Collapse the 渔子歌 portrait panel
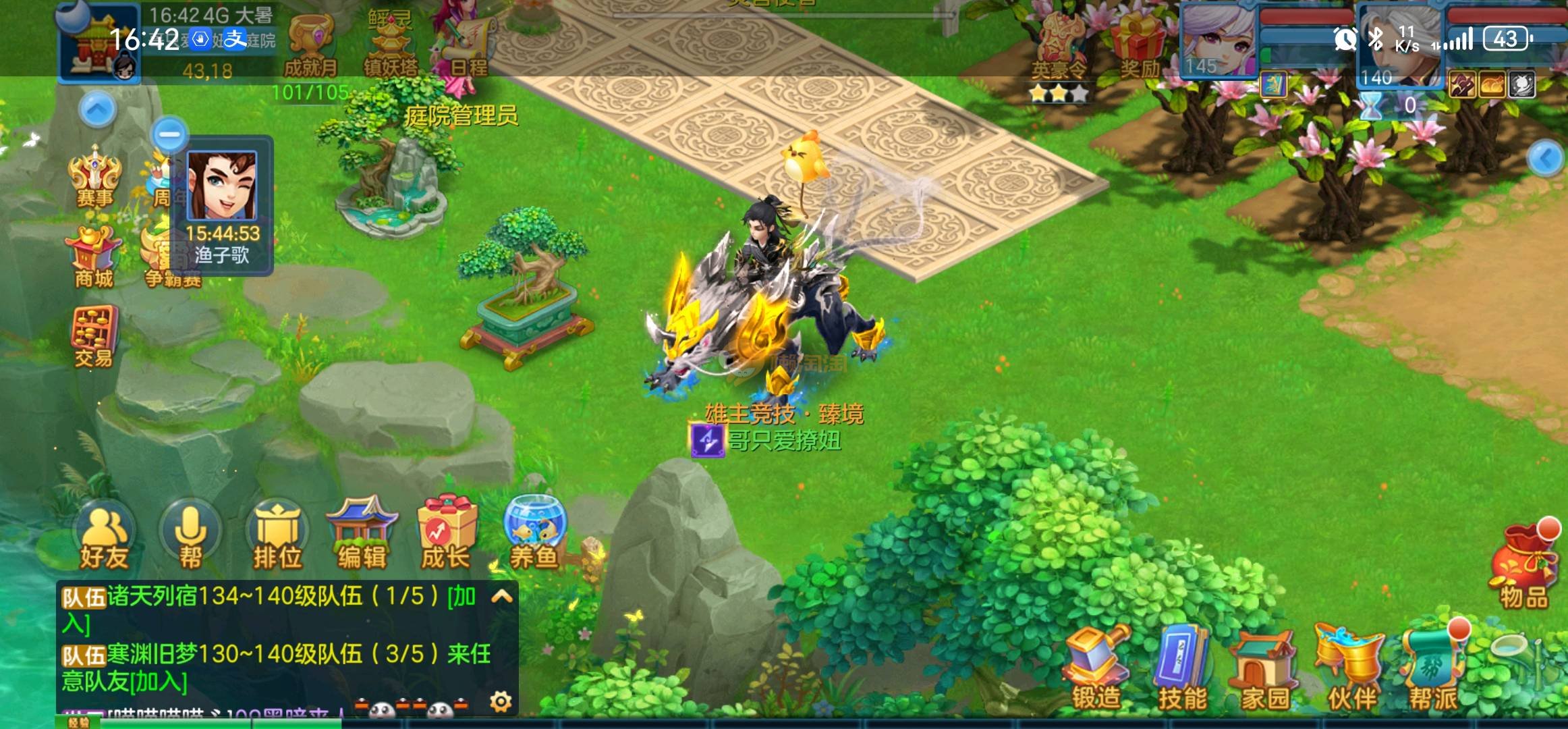1568x729 pixels. click(x=169, y=134)
